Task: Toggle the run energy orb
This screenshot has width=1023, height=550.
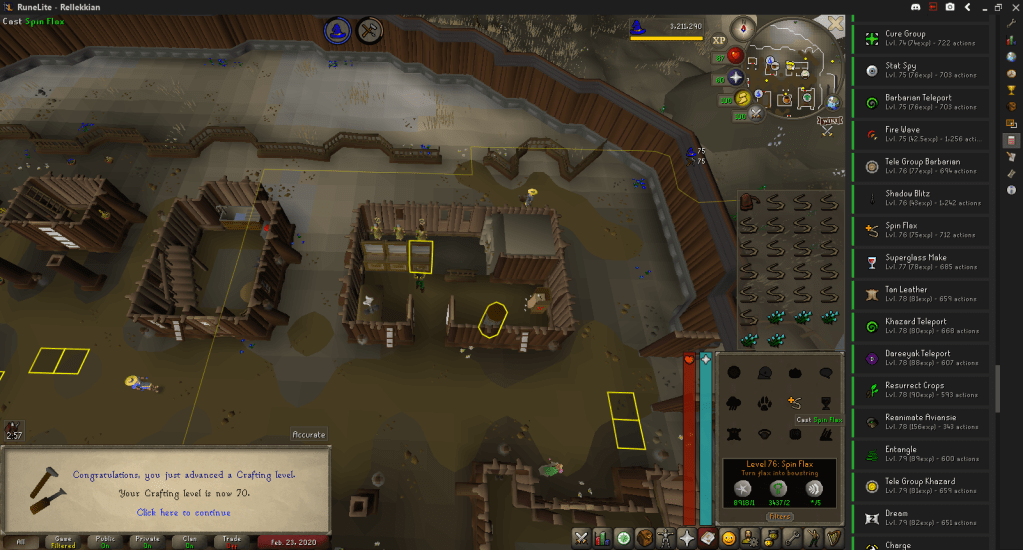Action: coord(744,98)
